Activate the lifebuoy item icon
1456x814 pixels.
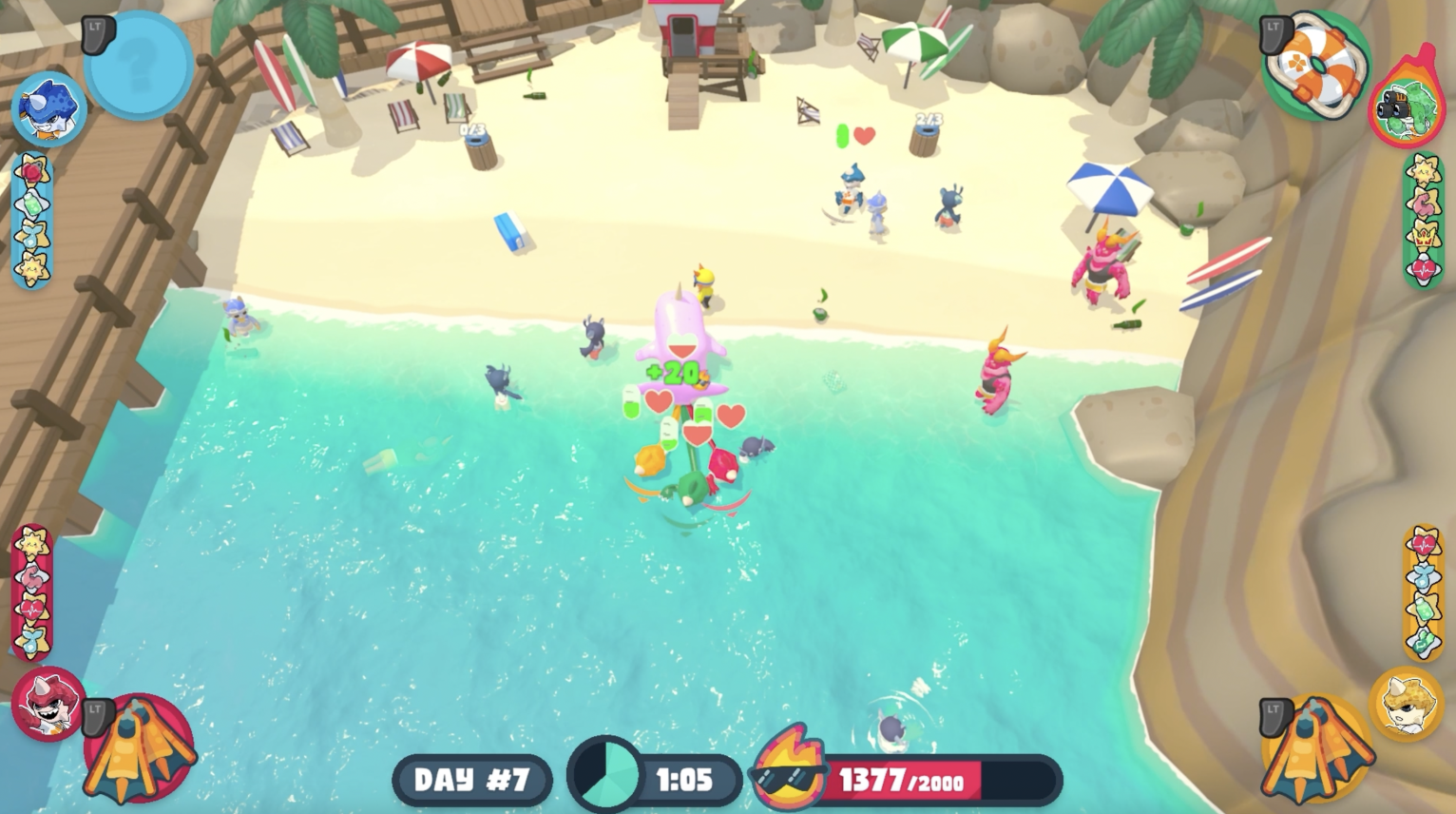[x=1317, y=65]
